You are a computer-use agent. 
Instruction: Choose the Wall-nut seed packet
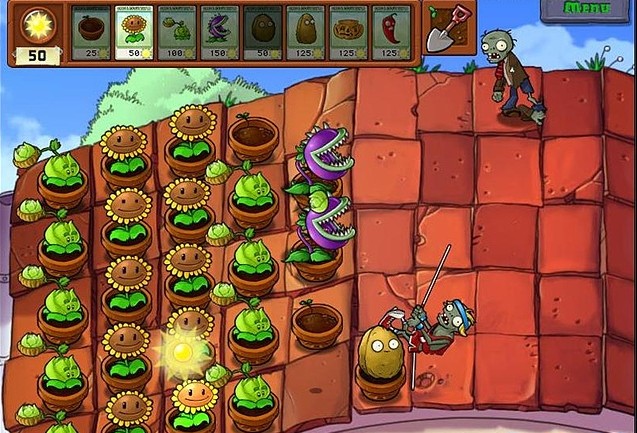(265, 33)
